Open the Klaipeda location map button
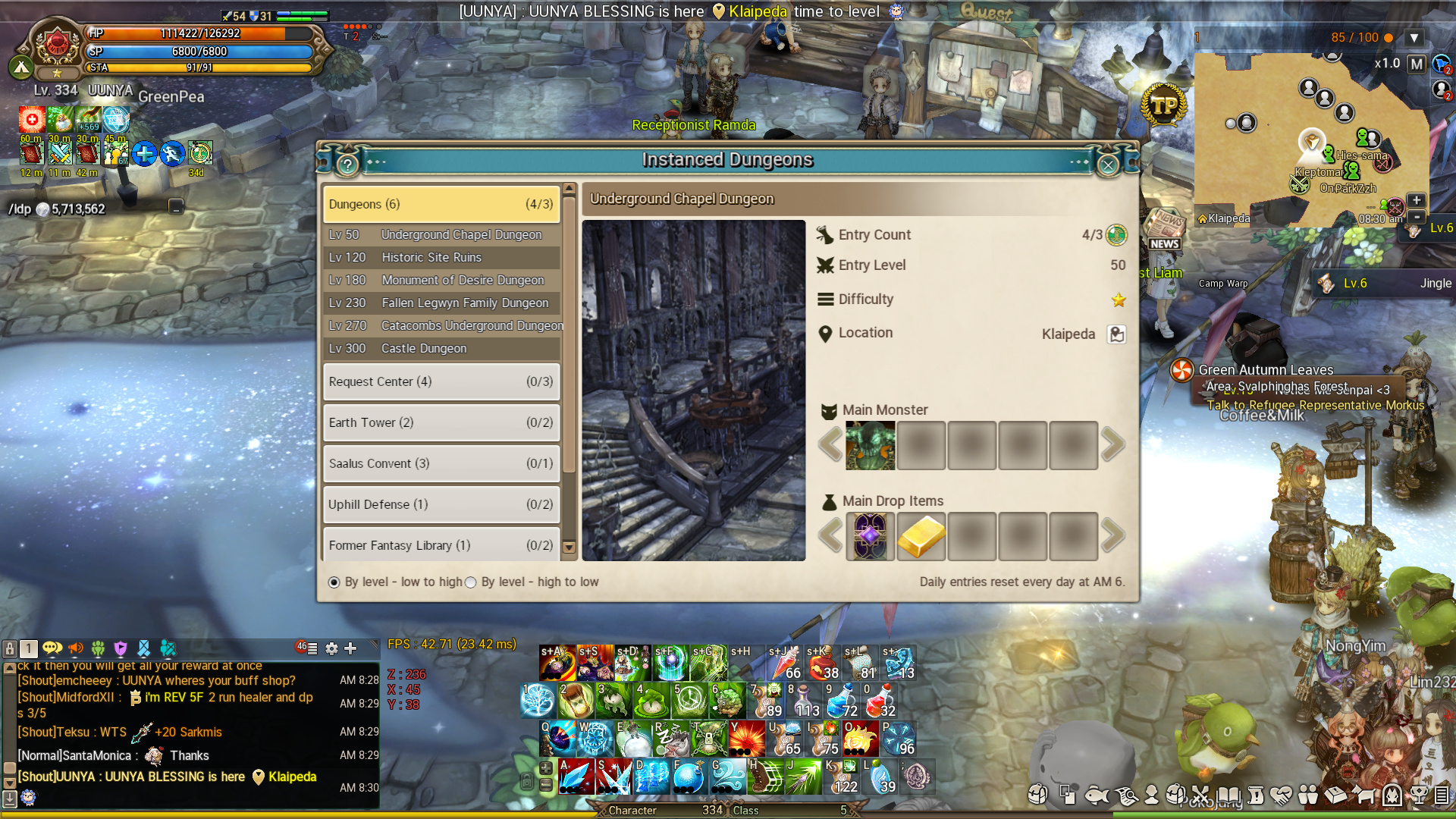 click(1116, 334)
